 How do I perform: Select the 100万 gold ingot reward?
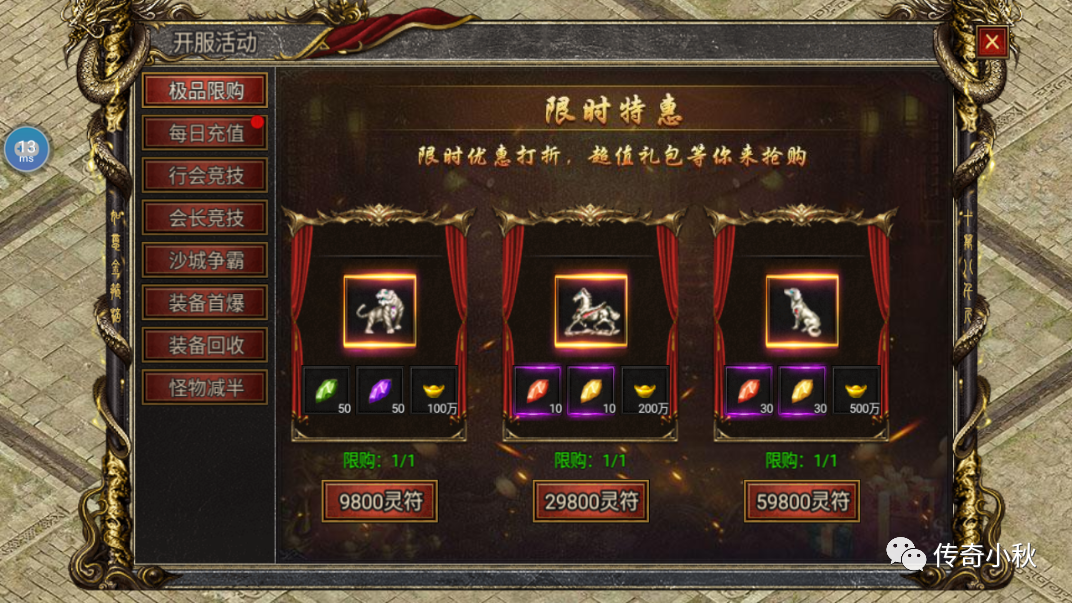[x=434, y=390]
